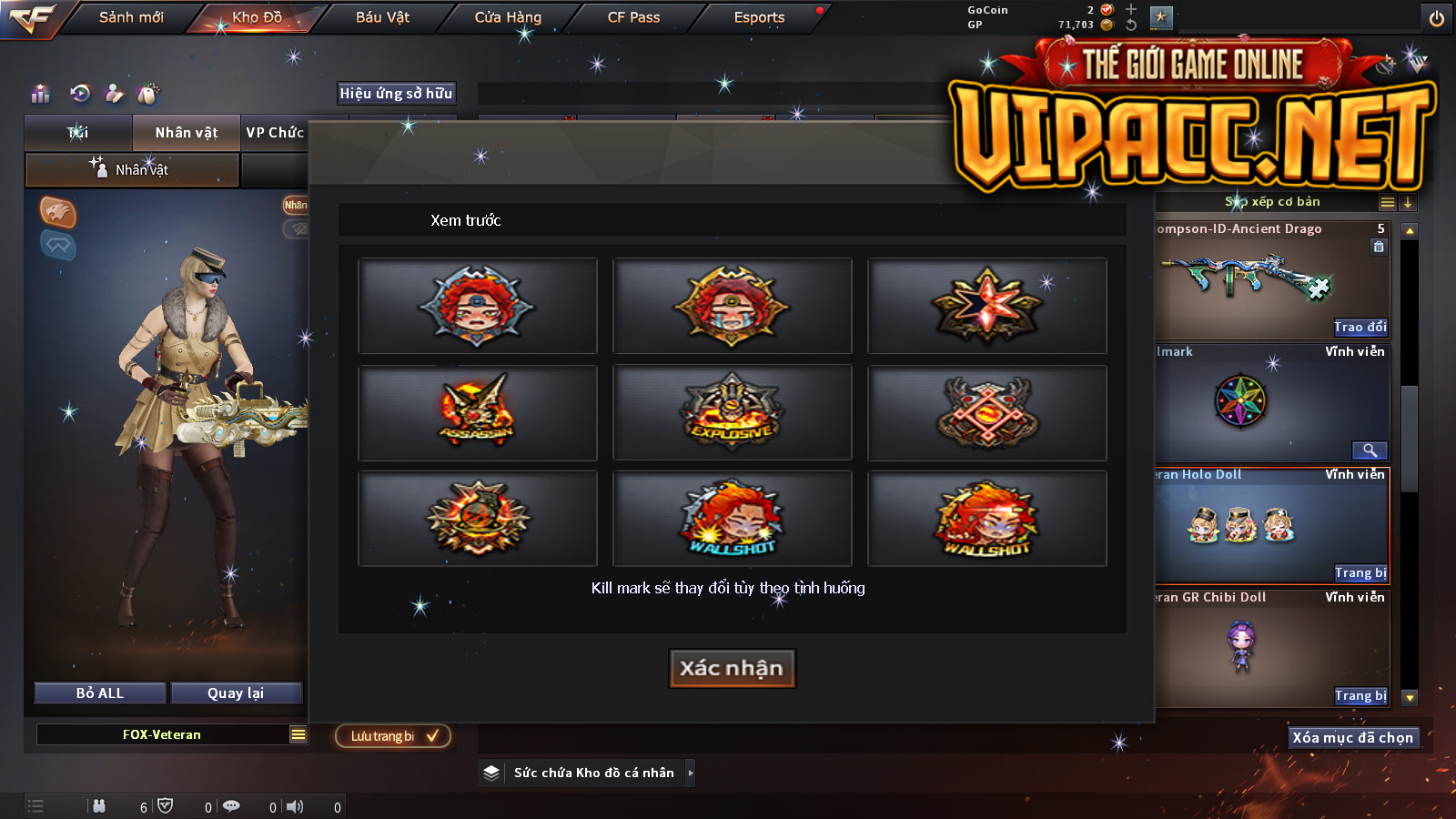Select the Explosive kill mark preview
The image size is (1456, 819).
tap(733, 412)
